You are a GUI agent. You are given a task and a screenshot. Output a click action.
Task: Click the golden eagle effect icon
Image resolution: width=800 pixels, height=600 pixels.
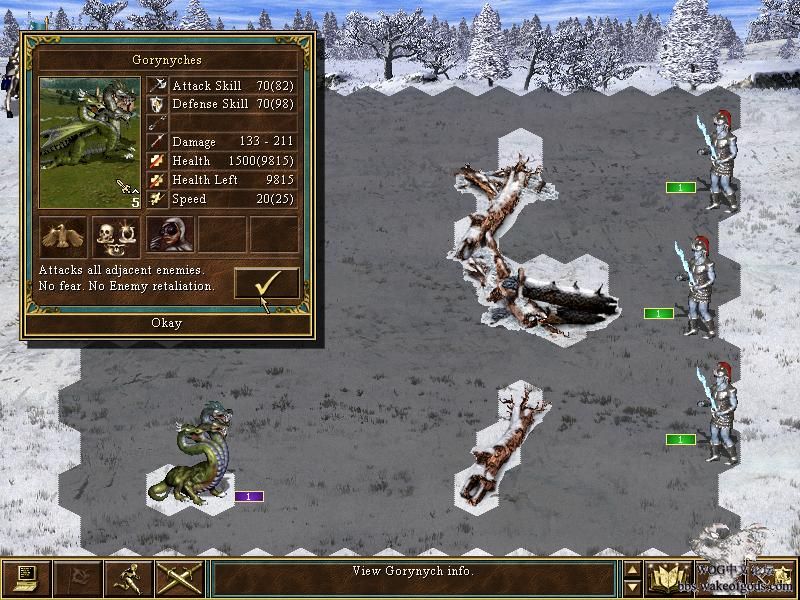64,235
